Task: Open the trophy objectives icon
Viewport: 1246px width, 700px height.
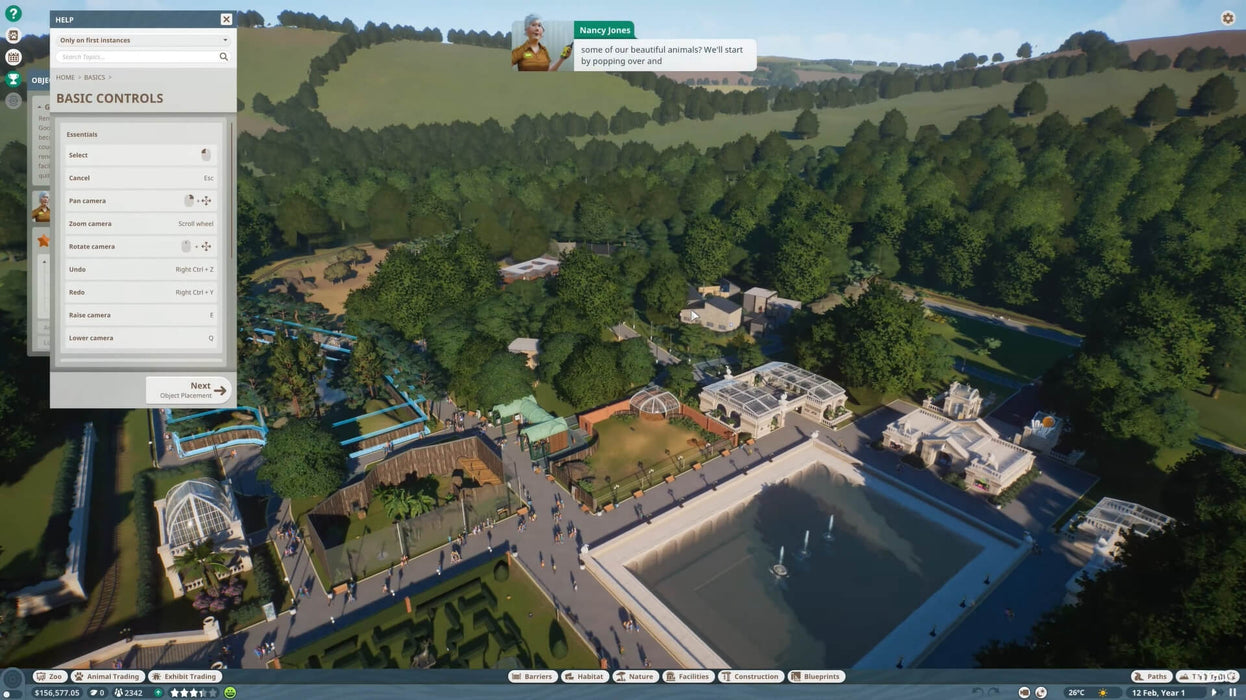Action: point(13,79)
